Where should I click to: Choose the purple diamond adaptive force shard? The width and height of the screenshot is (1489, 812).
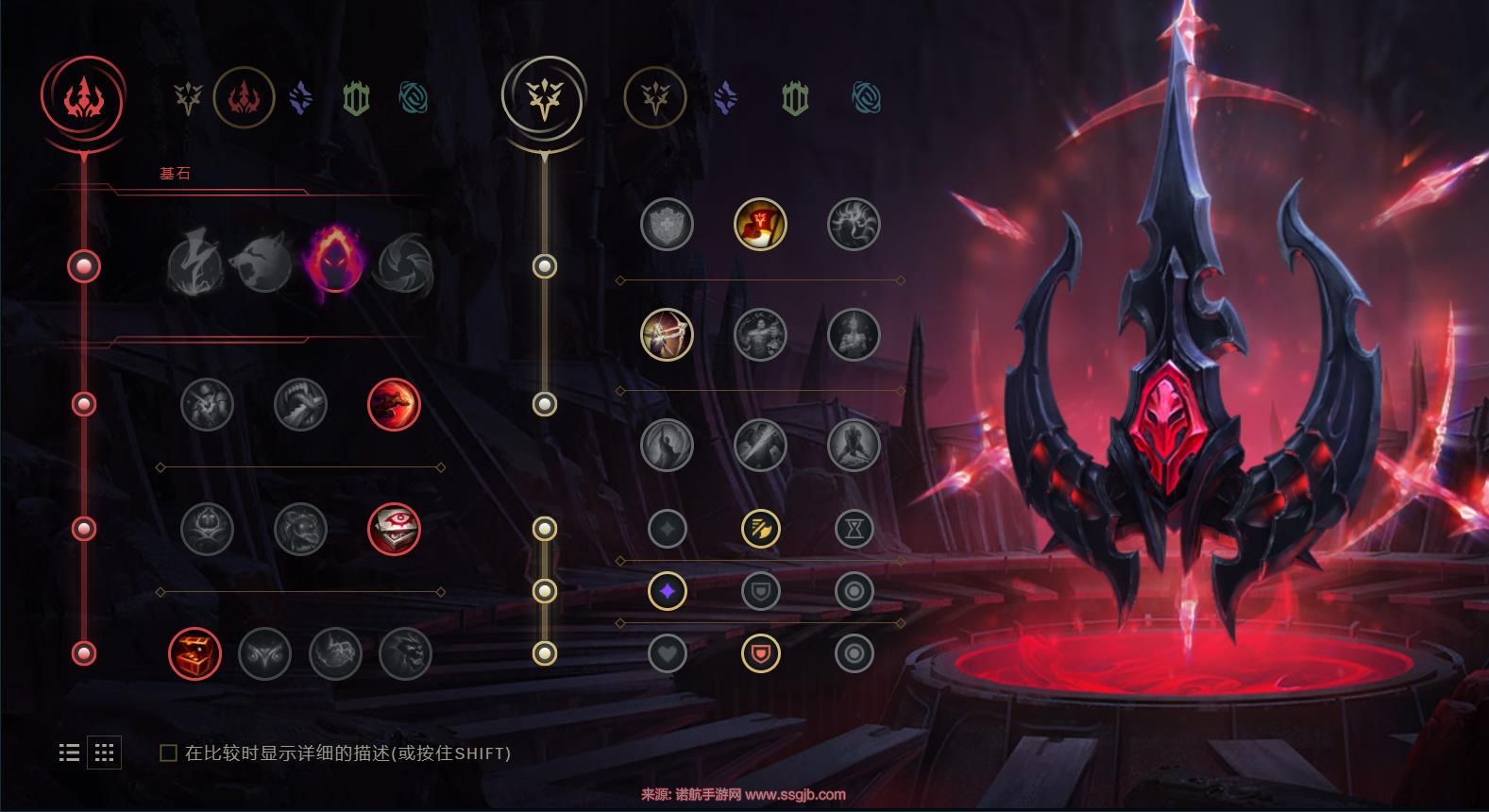point(667,592)
